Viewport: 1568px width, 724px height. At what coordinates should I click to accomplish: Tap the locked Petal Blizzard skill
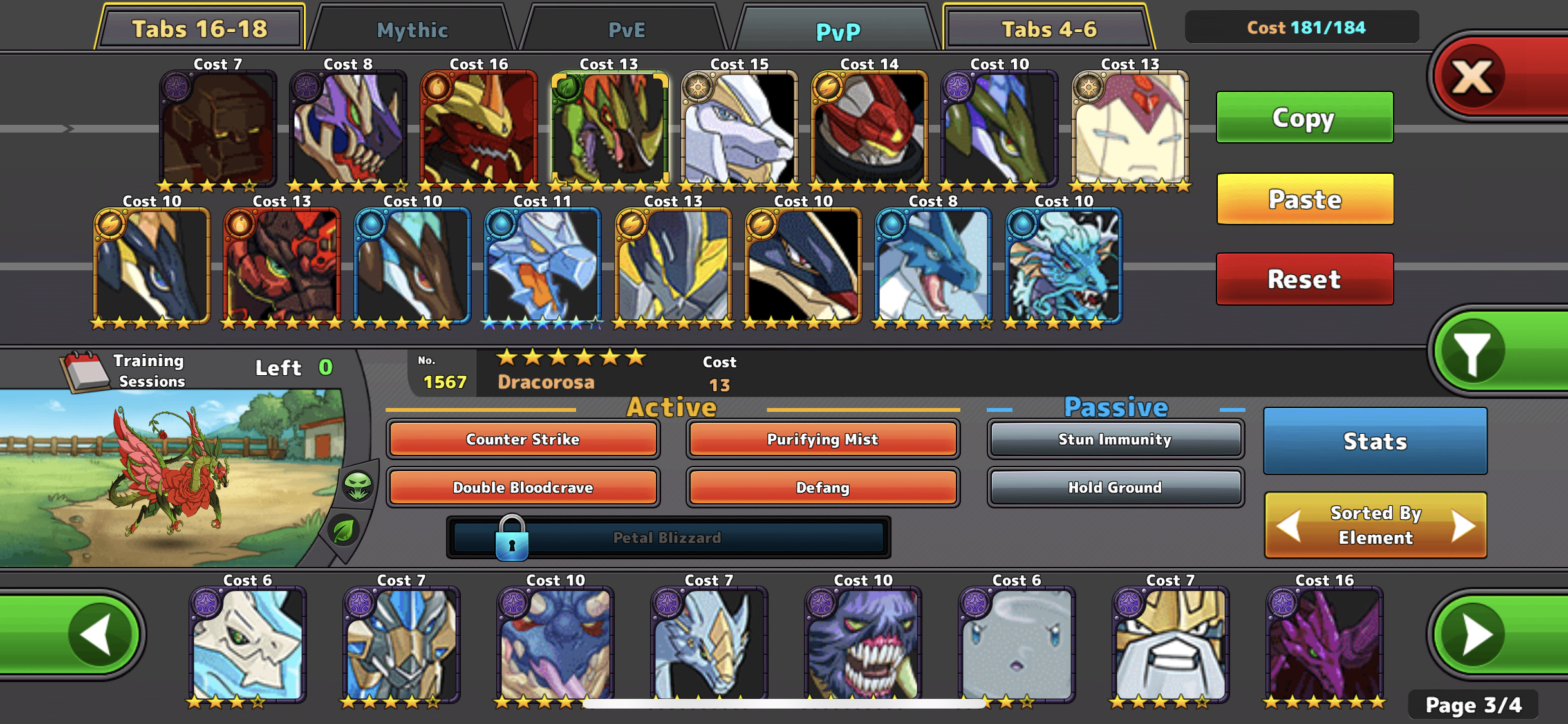click(667, 537)
